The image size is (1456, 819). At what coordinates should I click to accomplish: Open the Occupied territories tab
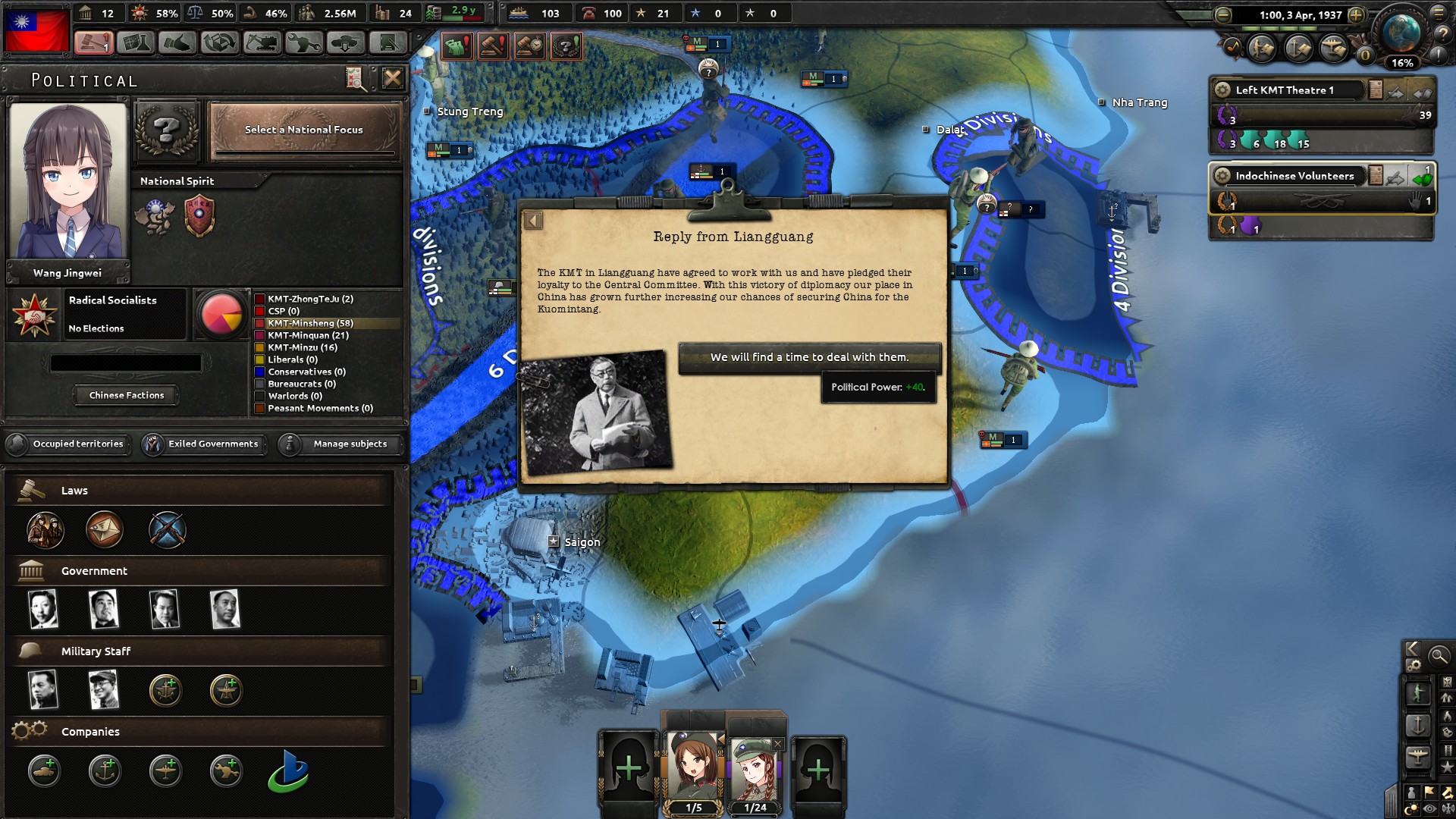click(x=68, y=444)
